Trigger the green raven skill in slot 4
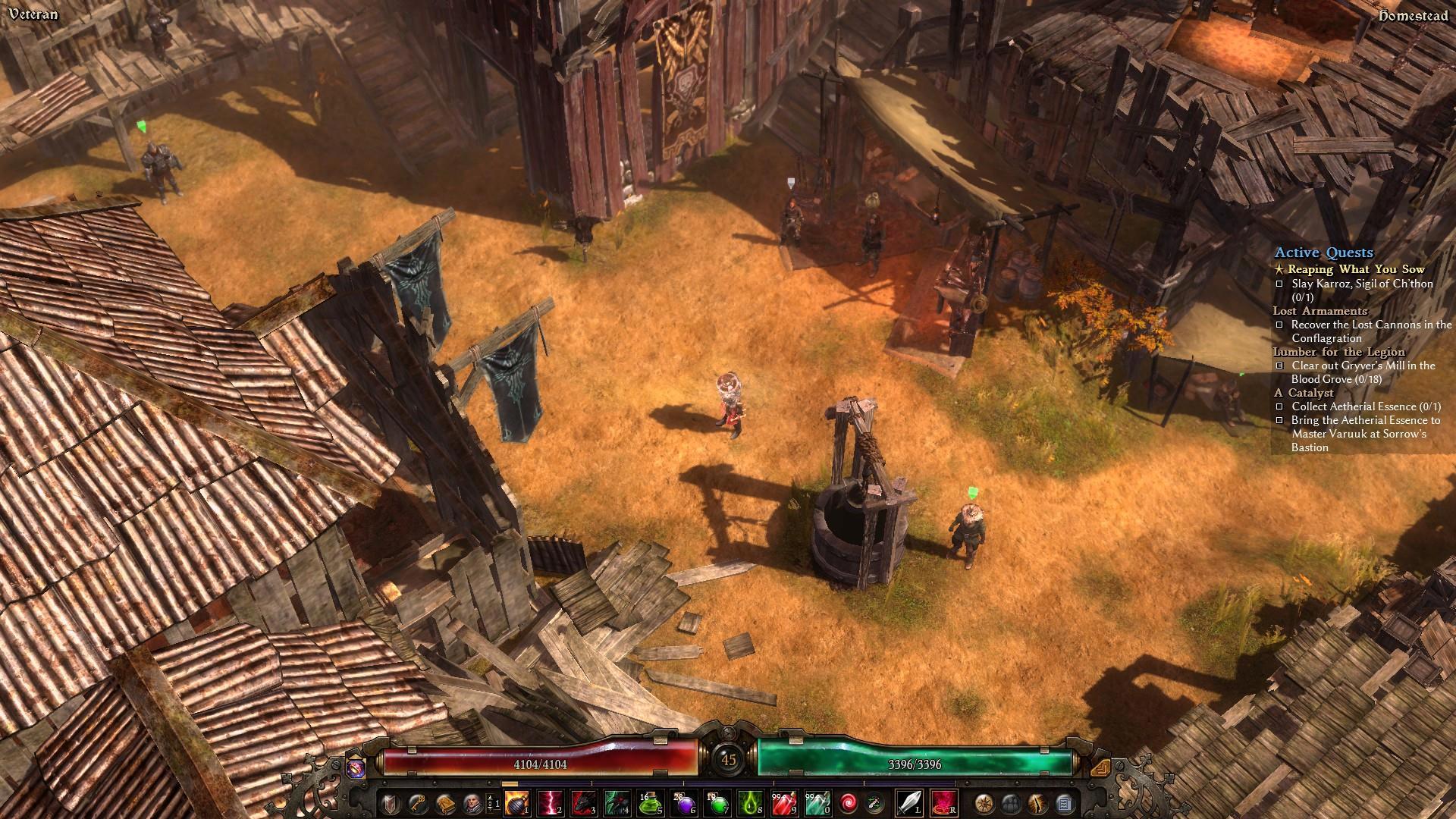 [617, 802]
